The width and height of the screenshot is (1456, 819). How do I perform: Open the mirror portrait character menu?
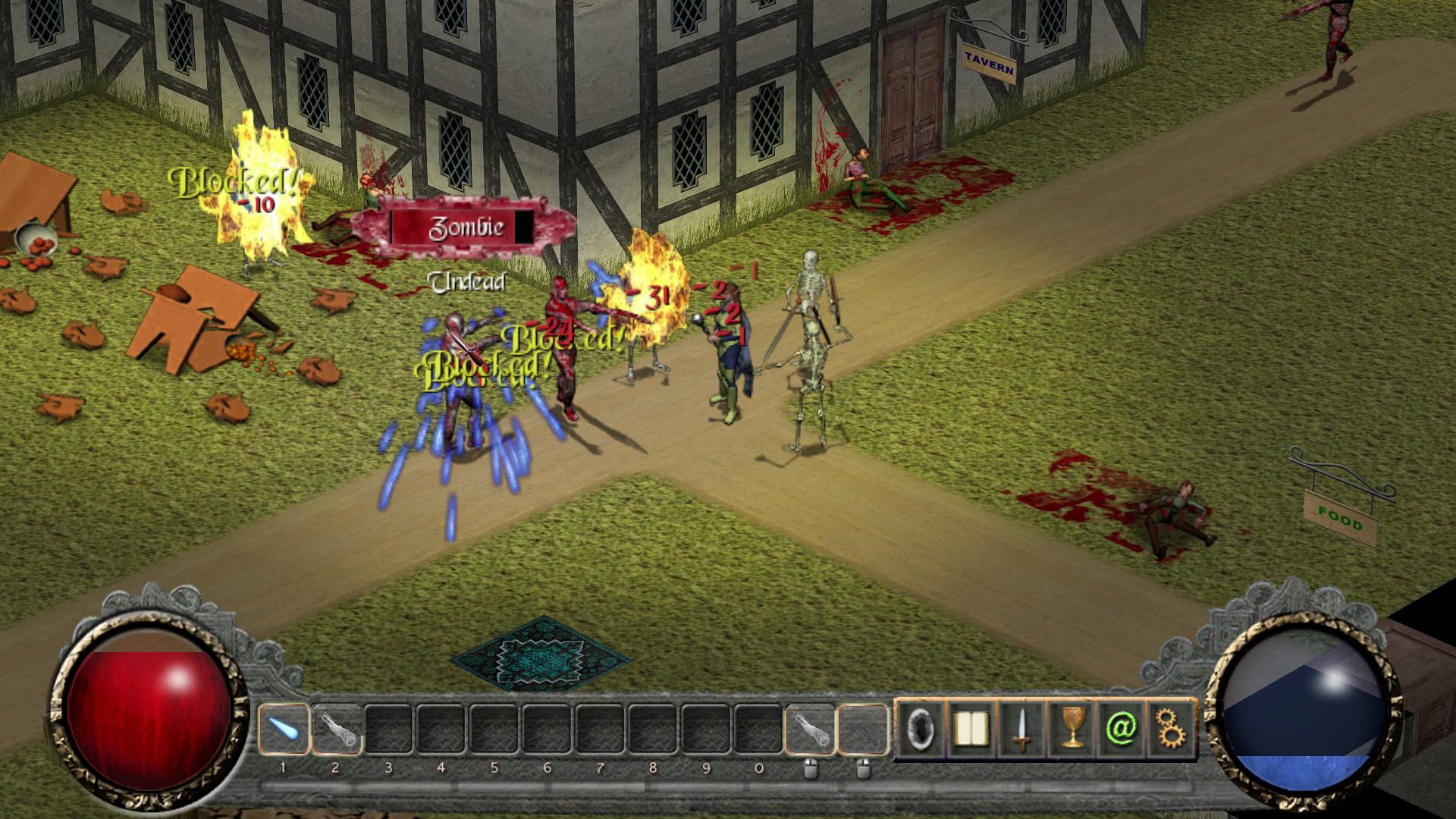[921, 729]
